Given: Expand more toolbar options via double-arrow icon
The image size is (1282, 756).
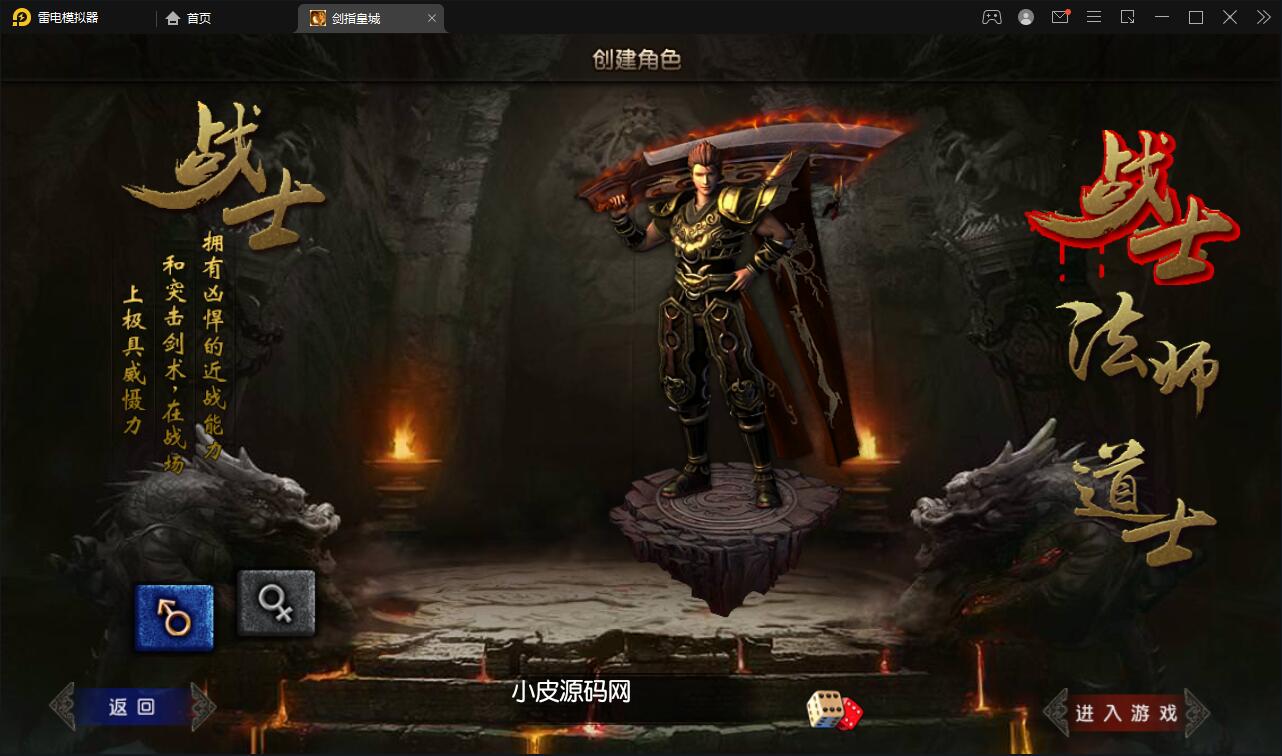Looking at the screenshot, I should 1262,17.
